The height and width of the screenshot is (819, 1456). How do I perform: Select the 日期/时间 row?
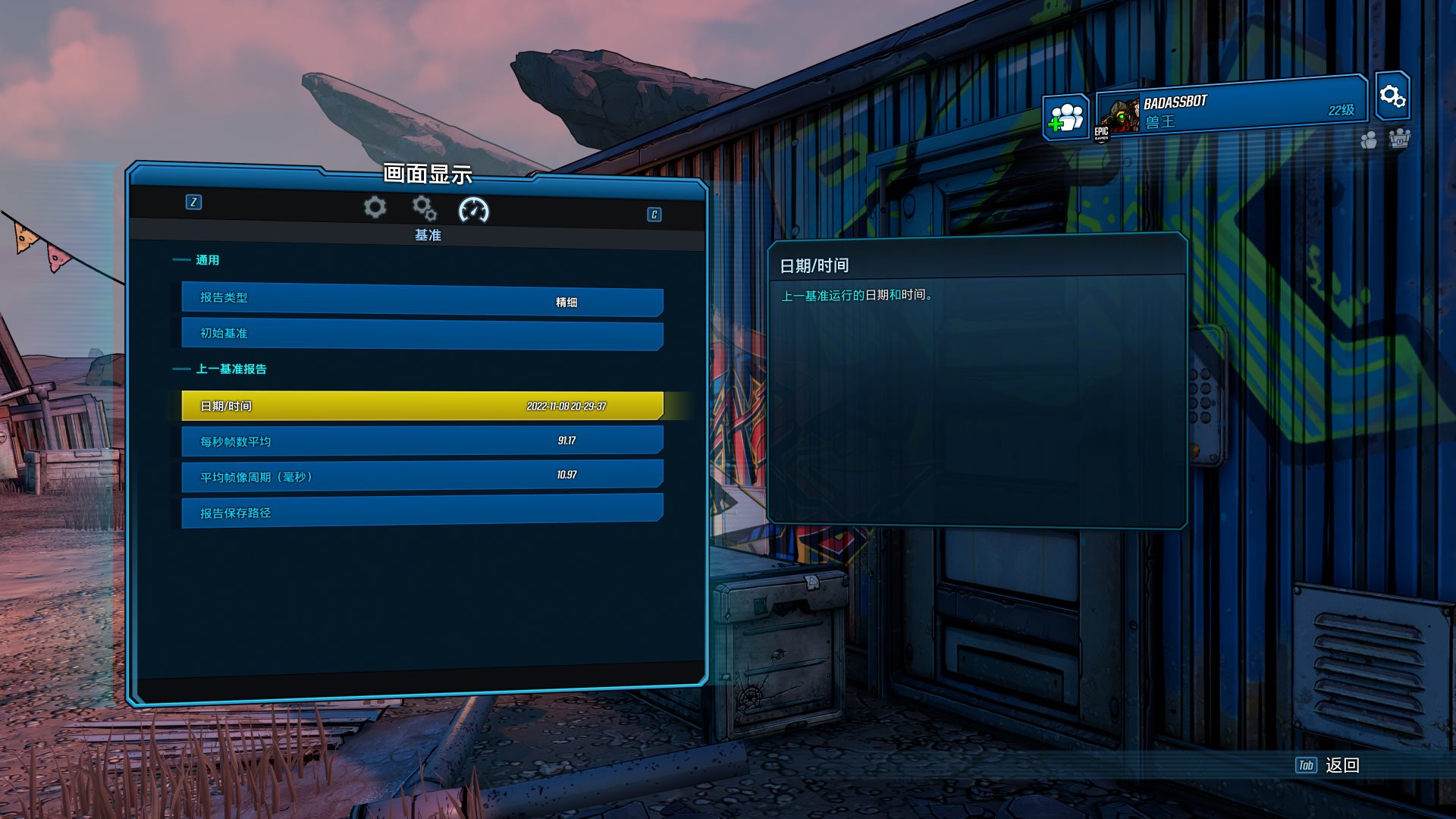pos(422,406)
